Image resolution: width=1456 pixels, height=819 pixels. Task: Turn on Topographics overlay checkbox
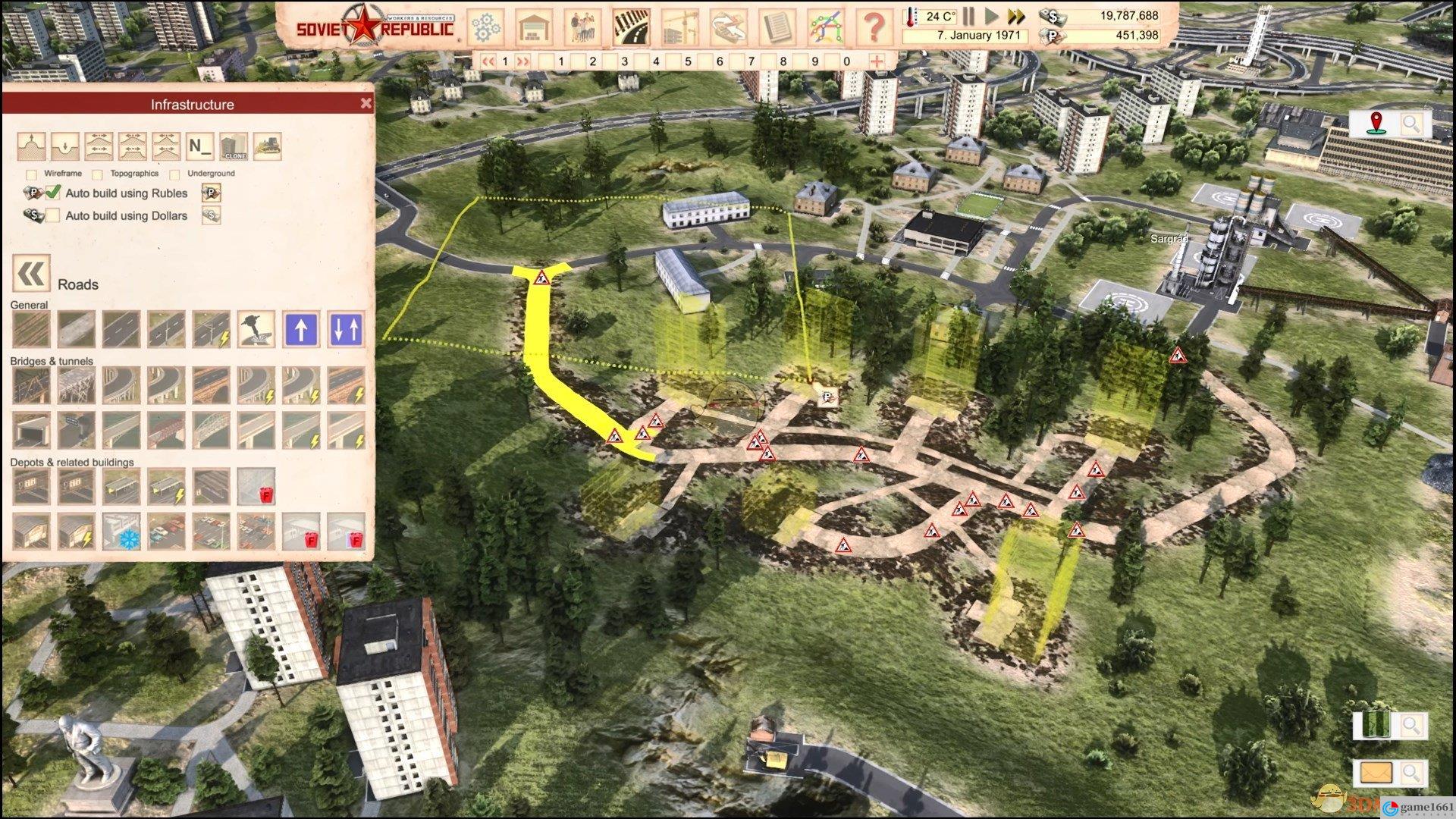98,174
